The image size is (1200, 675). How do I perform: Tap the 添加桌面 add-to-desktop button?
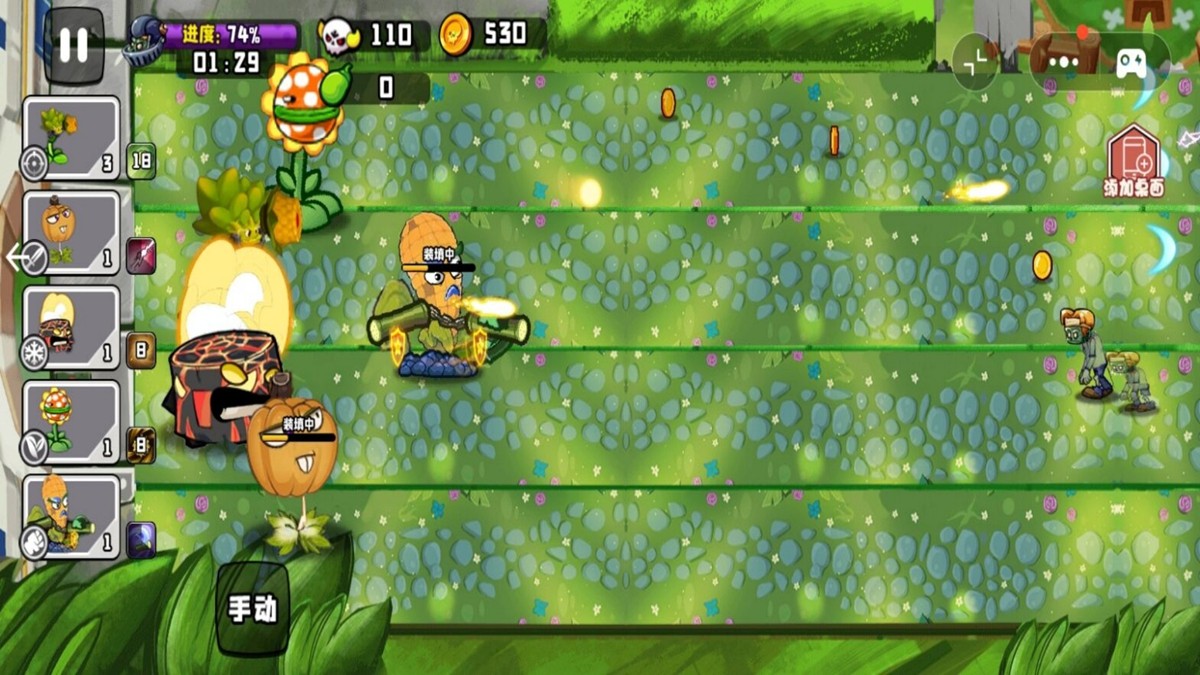(1134, 162)
